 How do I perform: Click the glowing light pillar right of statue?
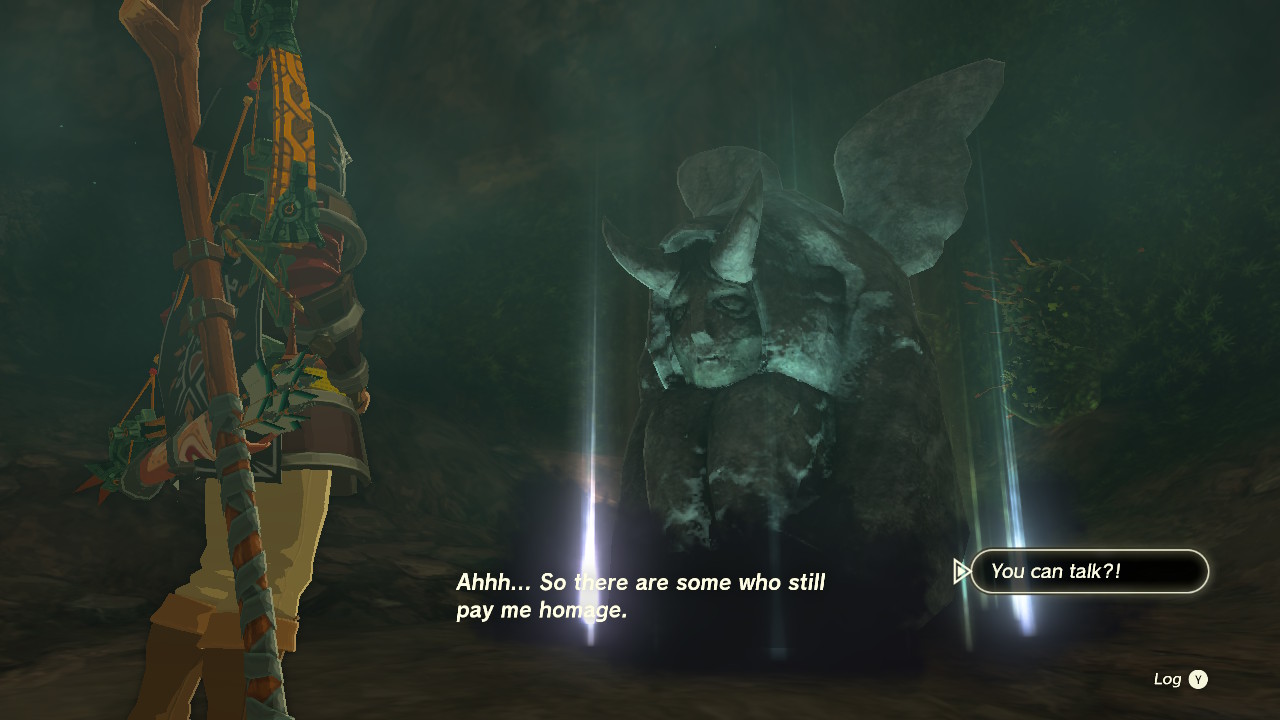[1010, 480]
